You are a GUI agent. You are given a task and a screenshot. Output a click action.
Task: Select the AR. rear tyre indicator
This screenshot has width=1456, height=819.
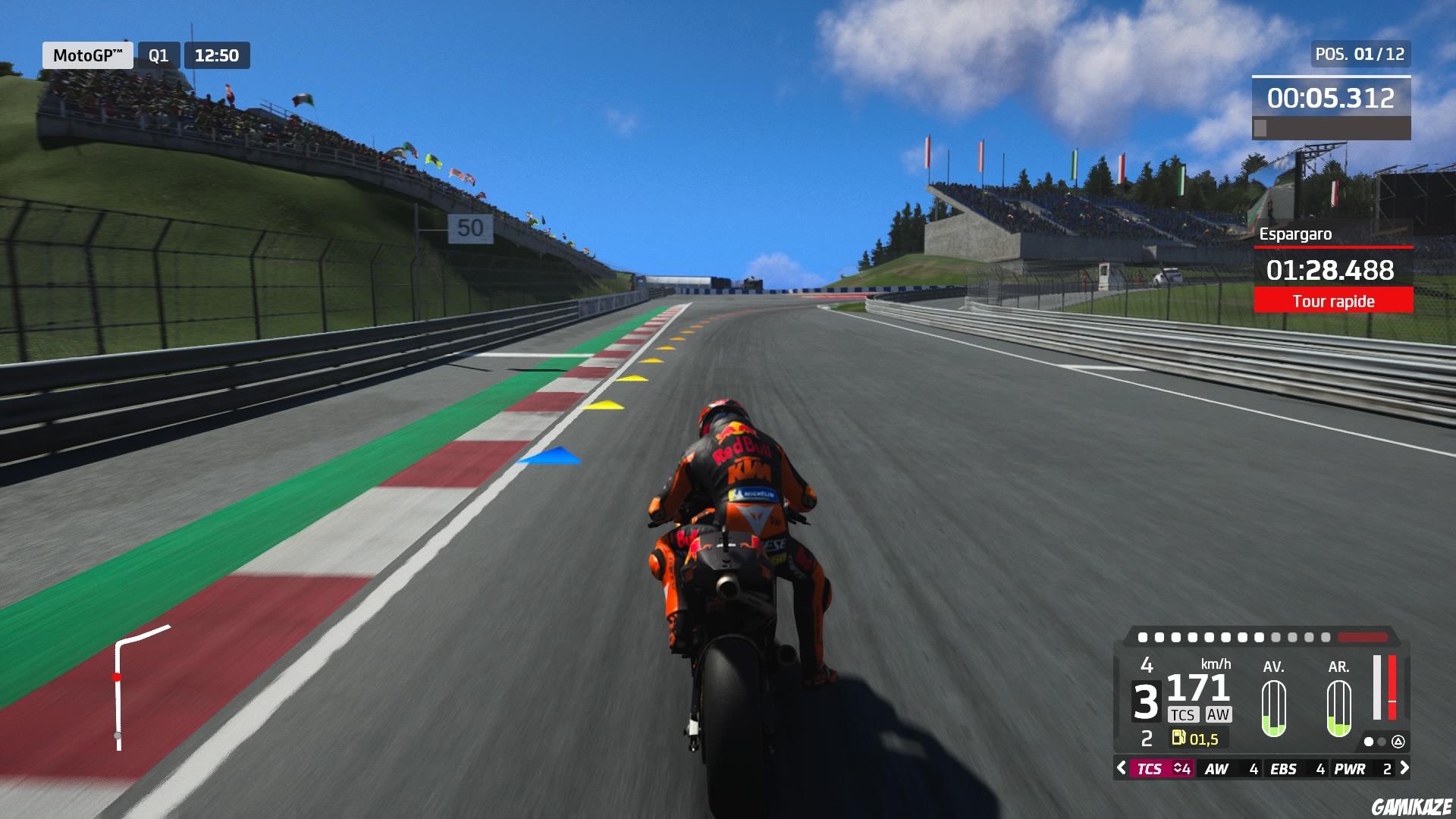[x=1338, y=707]
